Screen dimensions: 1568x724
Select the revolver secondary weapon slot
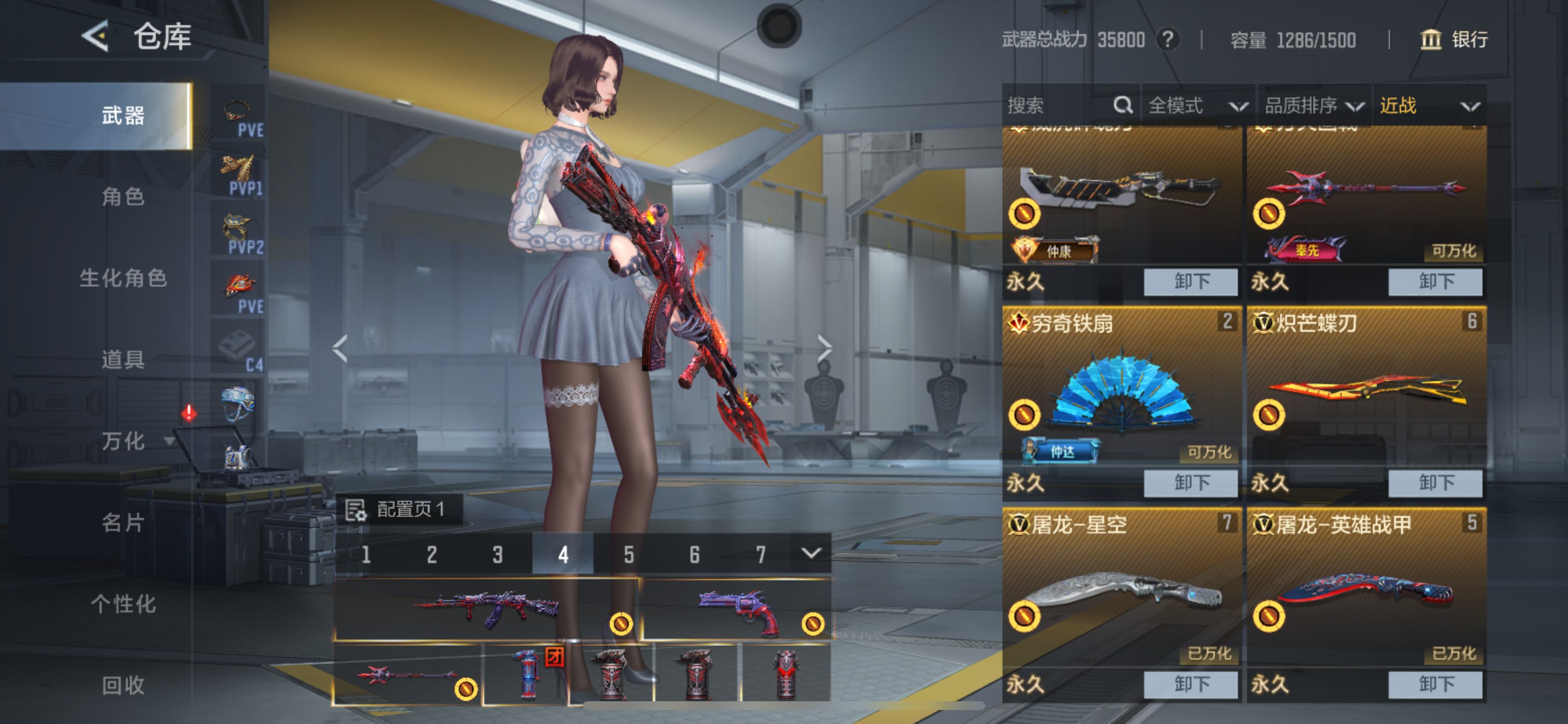[737, 610]
